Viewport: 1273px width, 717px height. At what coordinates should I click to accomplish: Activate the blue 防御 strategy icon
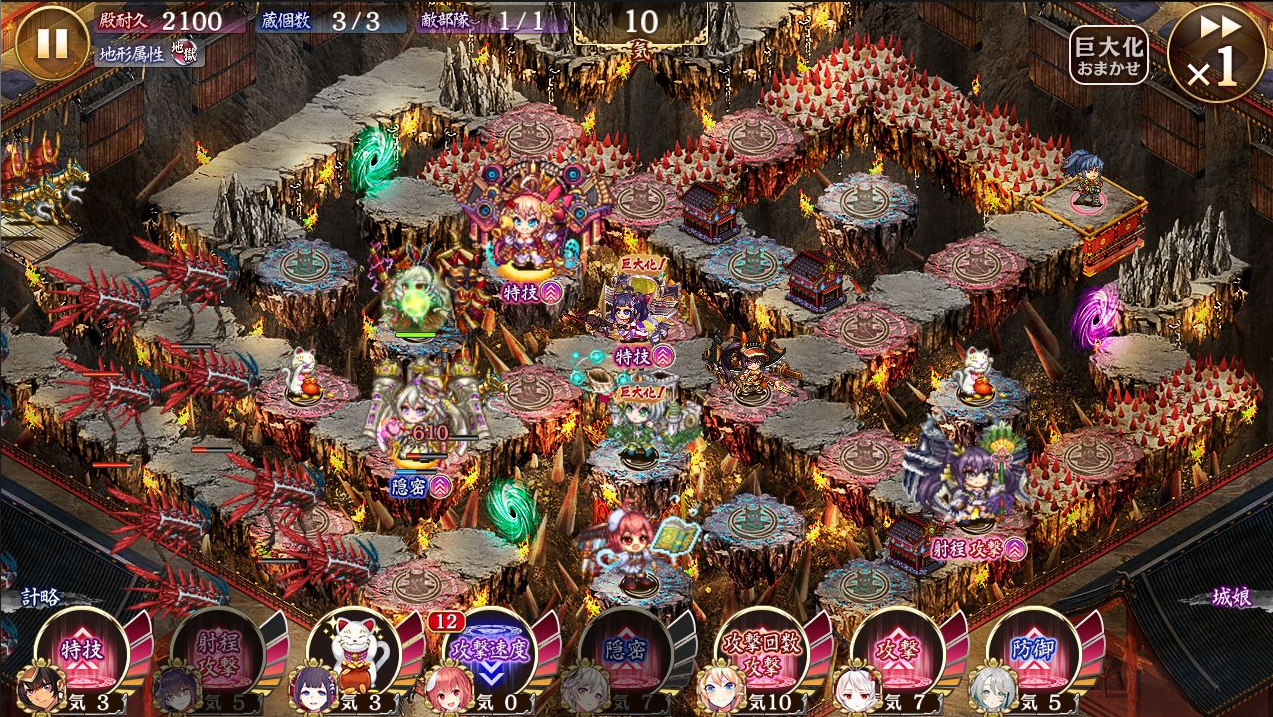1033,651
